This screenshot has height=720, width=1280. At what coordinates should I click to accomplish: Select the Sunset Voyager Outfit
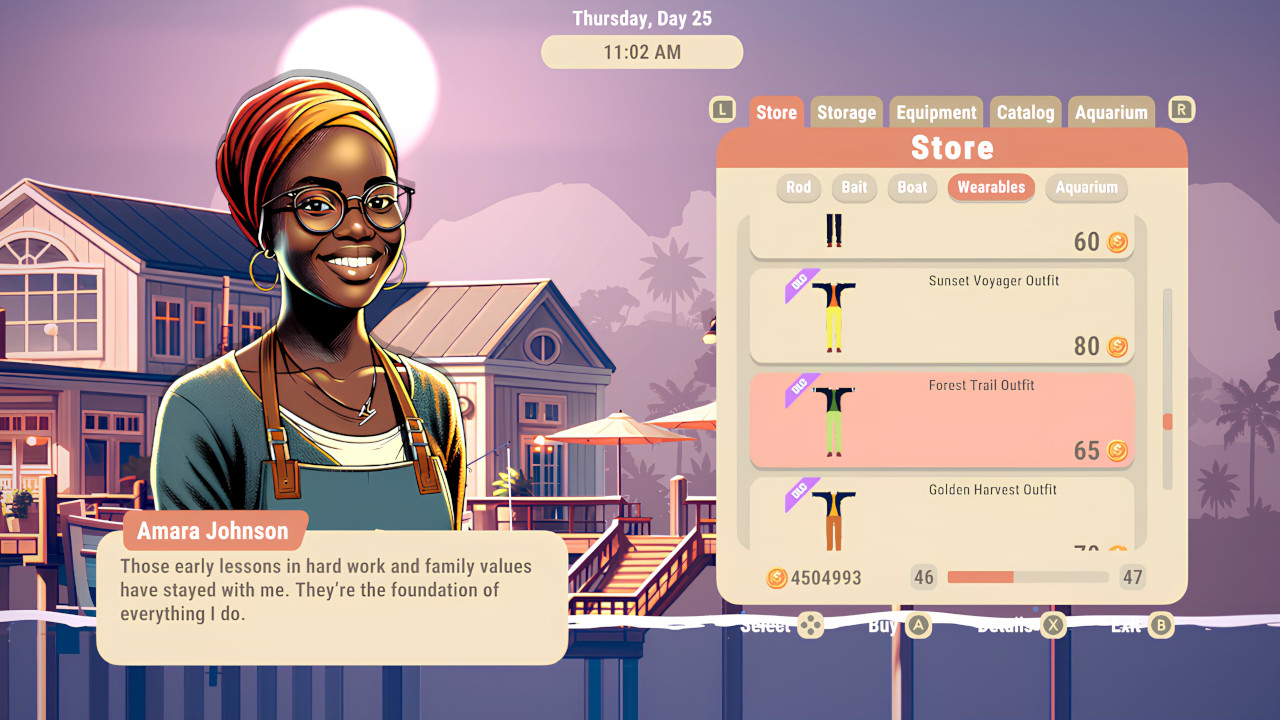[x=941, y=316]
